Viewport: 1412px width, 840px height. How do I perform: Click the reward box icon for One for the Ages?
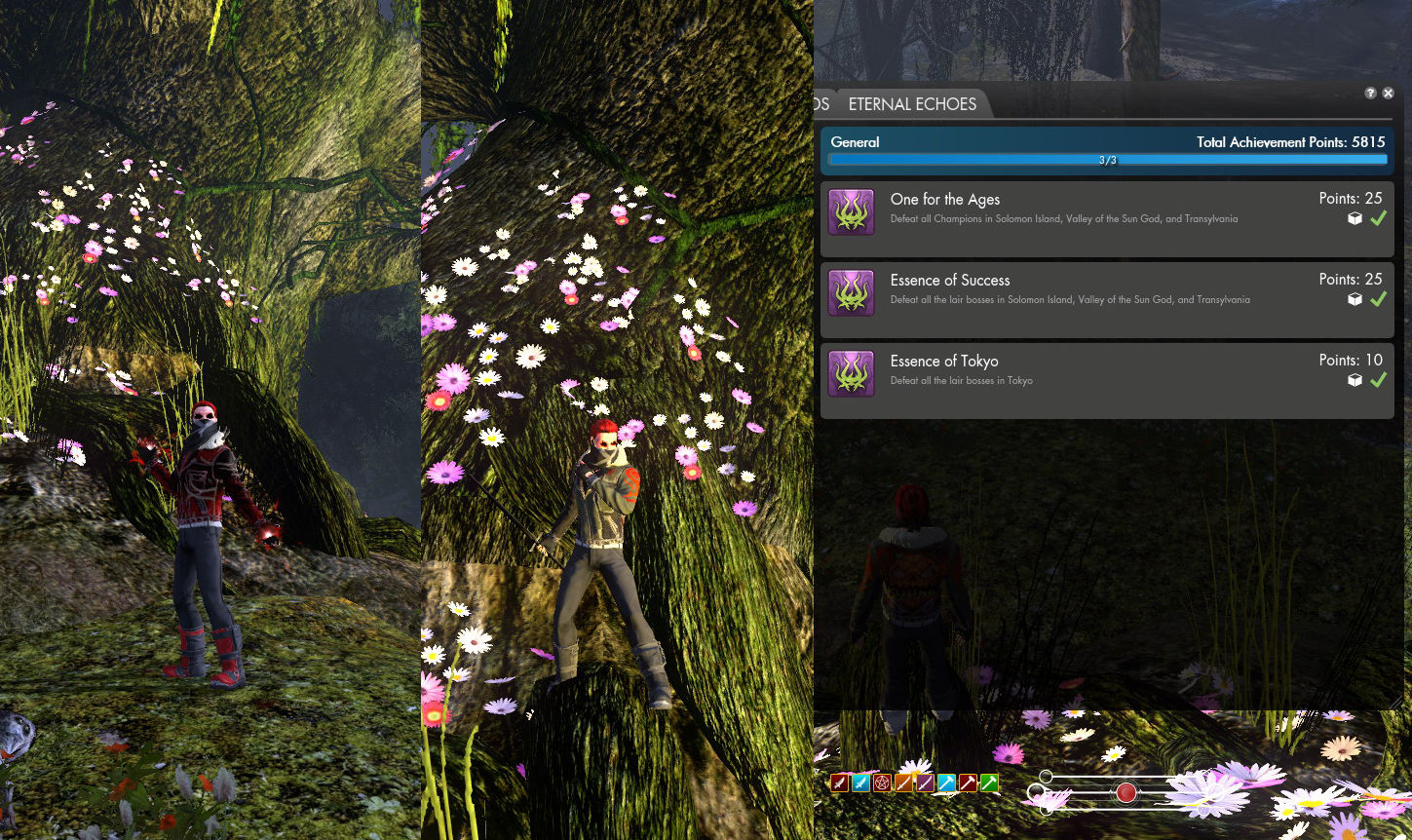click(1355, 219)
